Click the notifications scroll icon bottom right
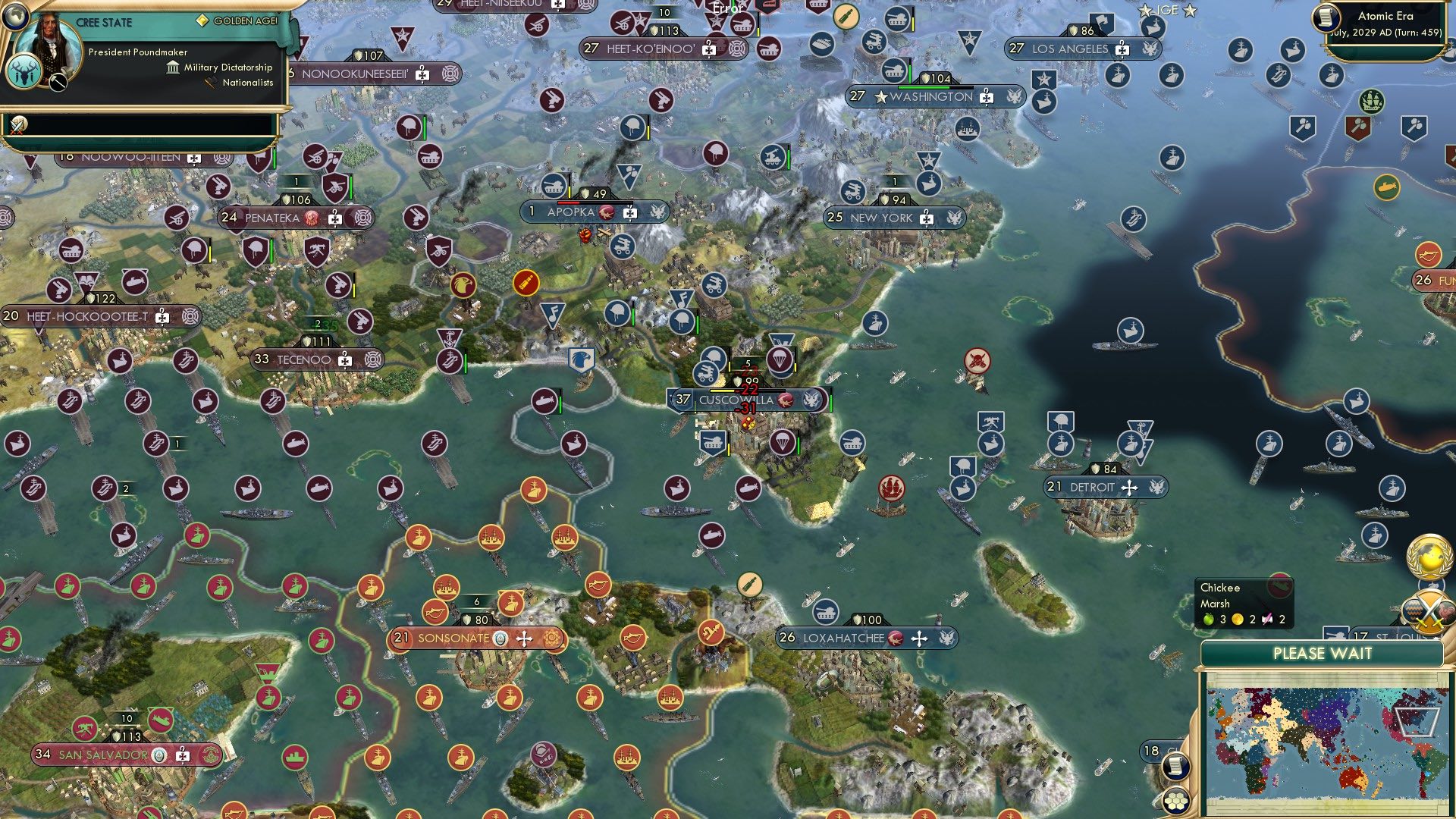1456x819 pixels. 1176,767
